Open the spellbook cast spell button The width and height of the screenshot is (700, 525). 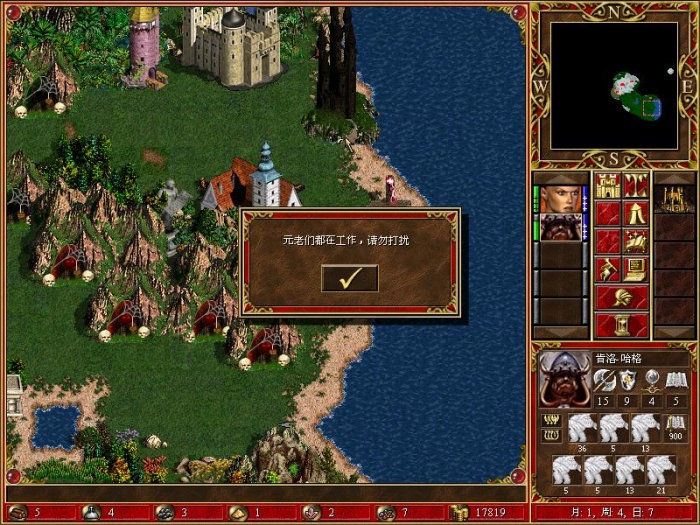tap(636, 241)
